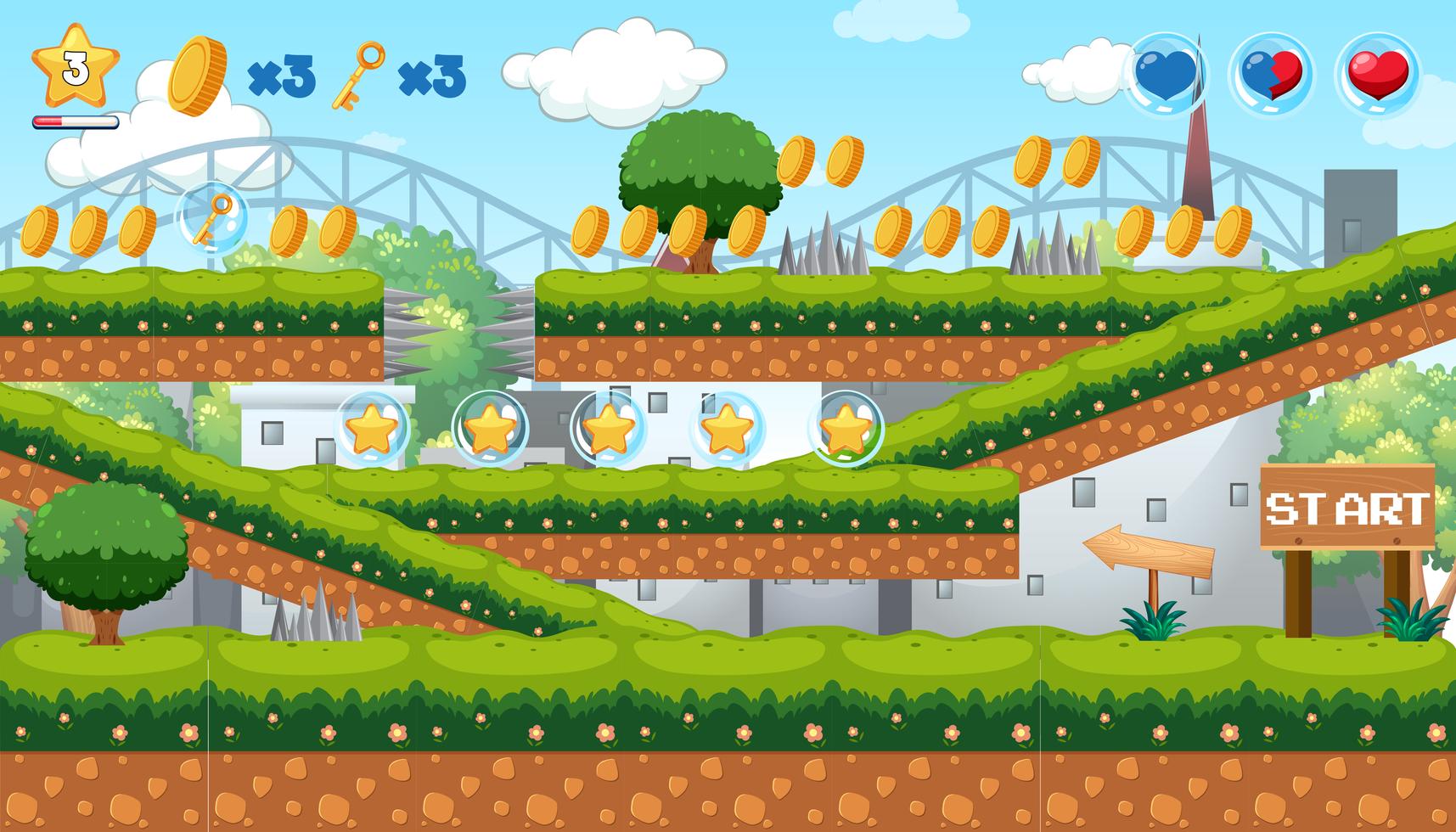Click the full red heart icon
This screenshot has width=1456, height=832.
tap(1375, 75)
